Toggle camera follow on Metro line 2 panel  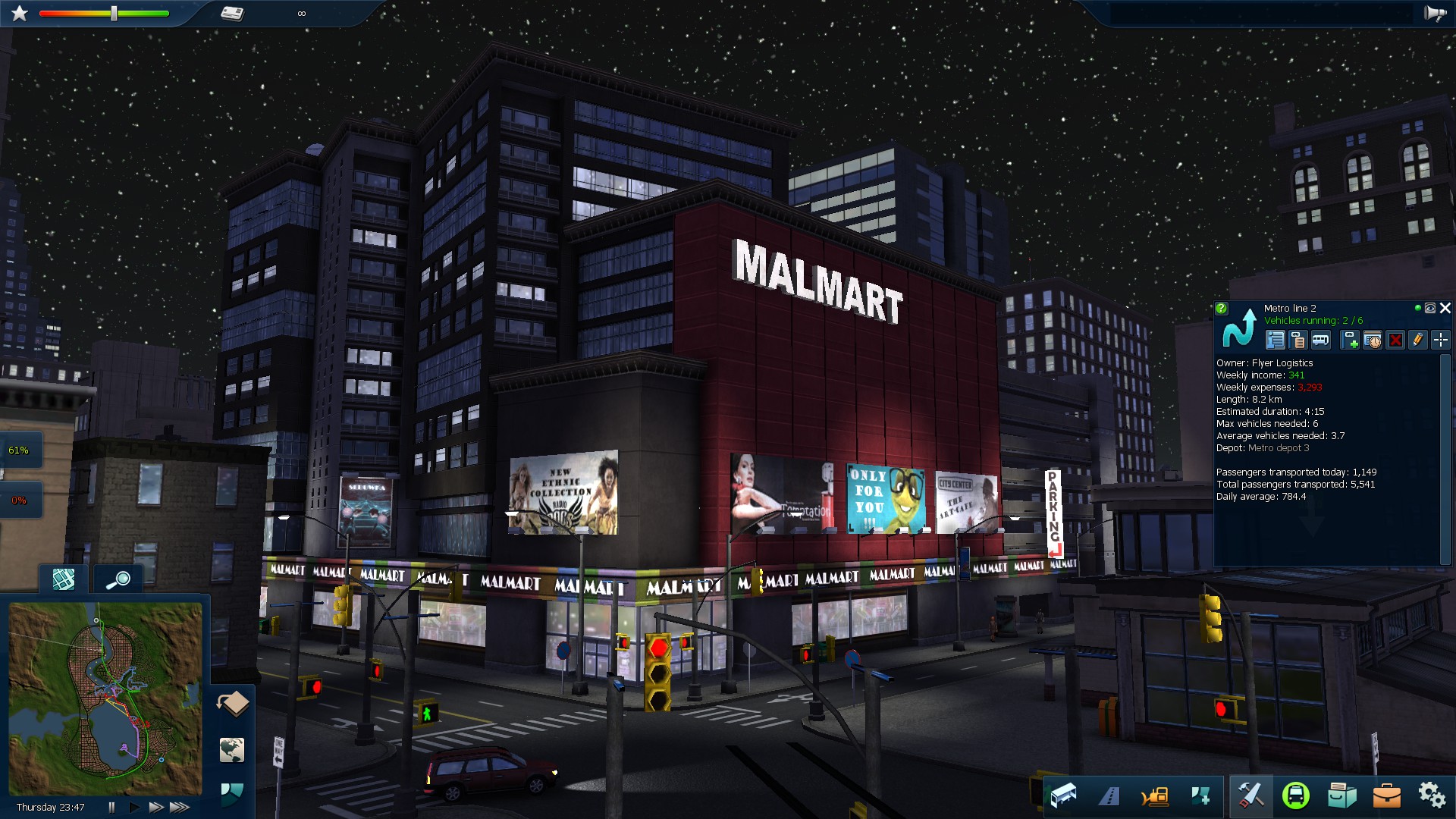pos(1429,309)
